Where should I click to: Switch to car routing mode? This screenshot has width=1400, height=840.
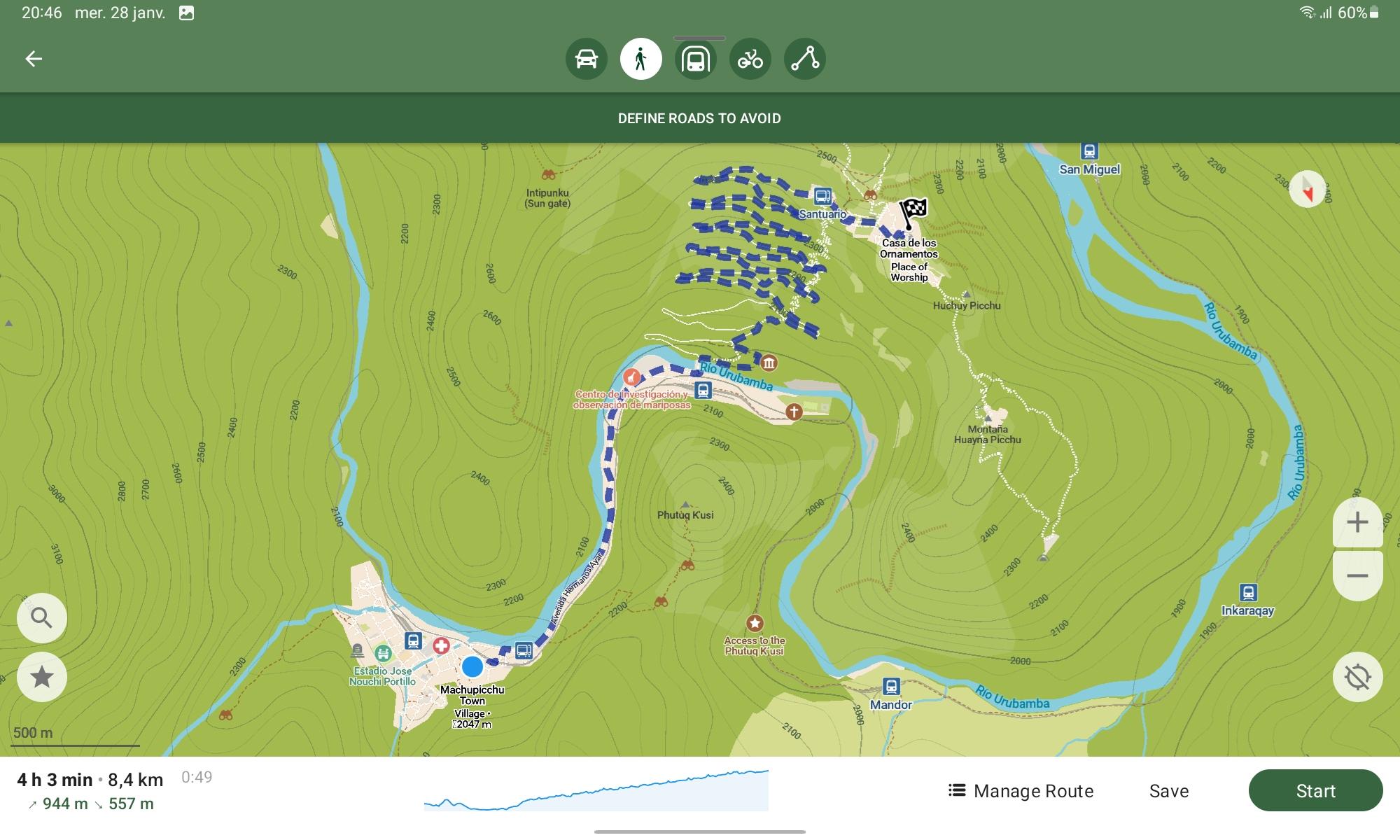click(586, 59)
